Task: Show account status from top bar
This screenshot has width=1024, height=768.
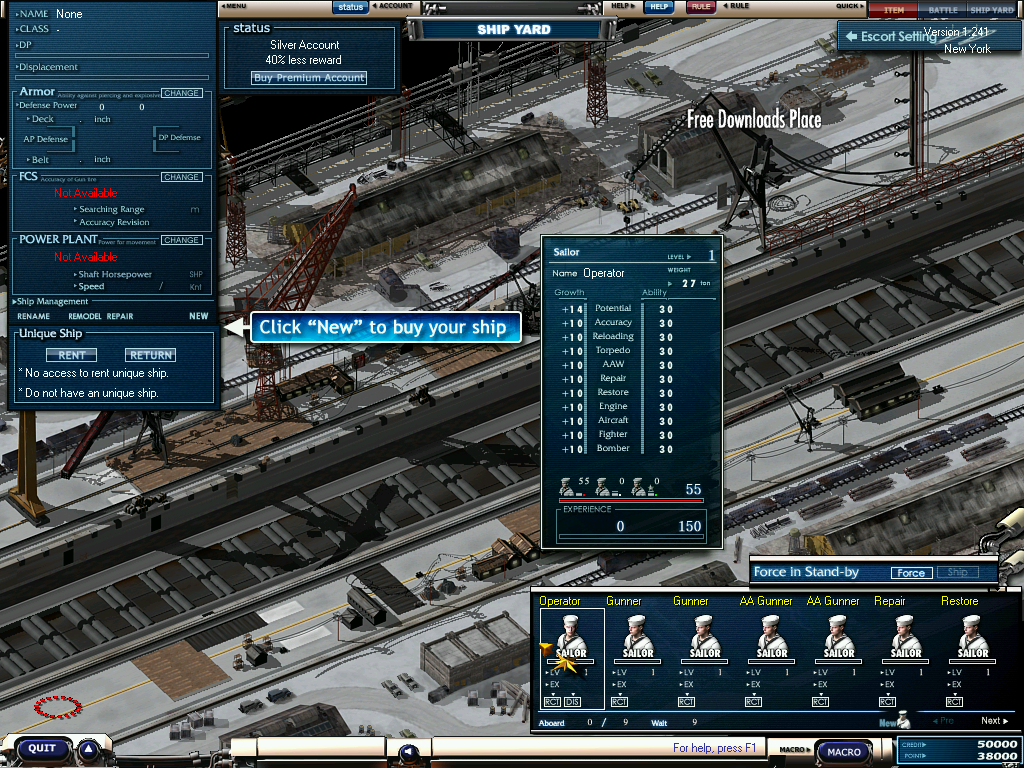Action: [x=350, y=6]
